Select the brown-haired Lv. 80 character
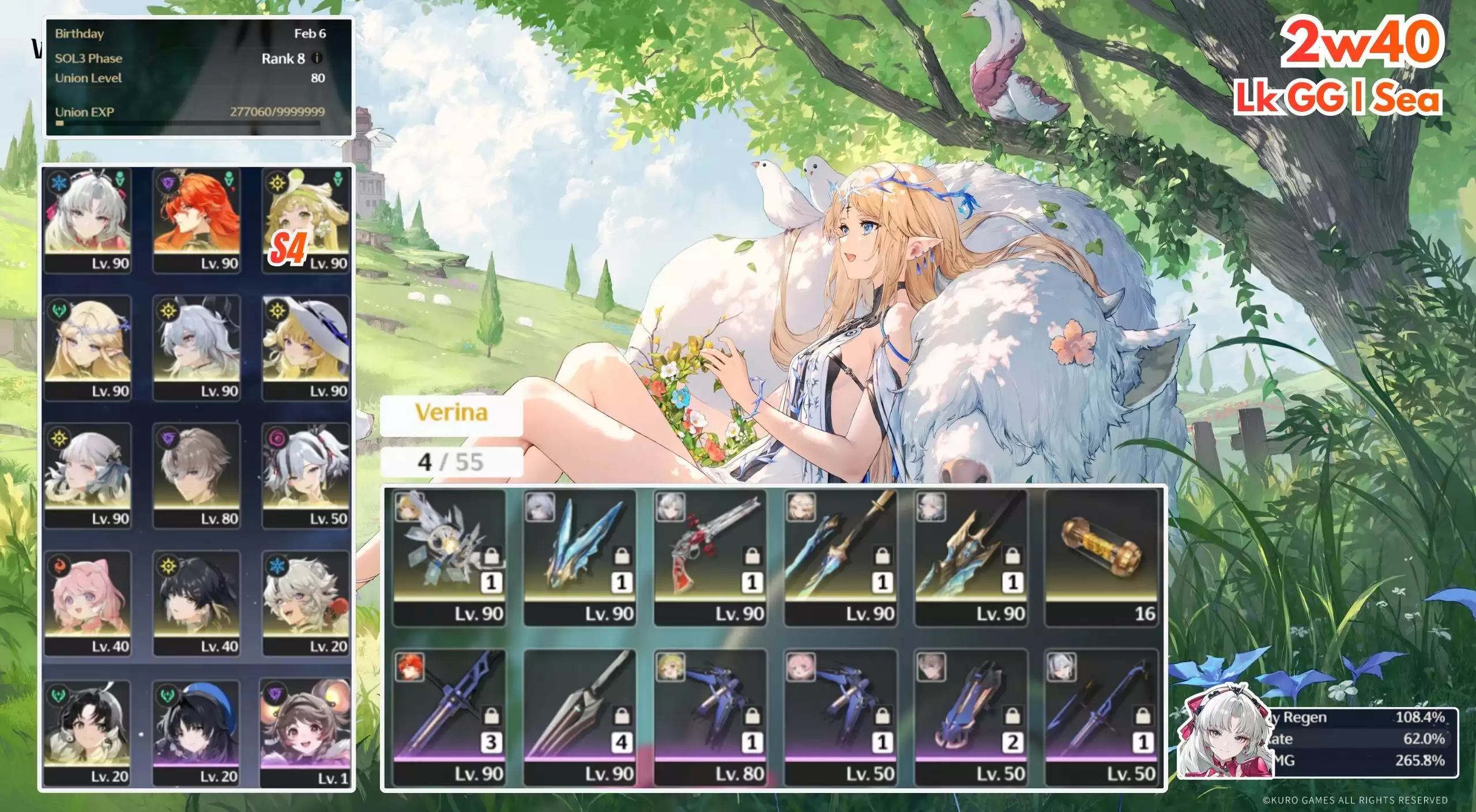This screenshot has width=1476, height=812. [197, 475]
